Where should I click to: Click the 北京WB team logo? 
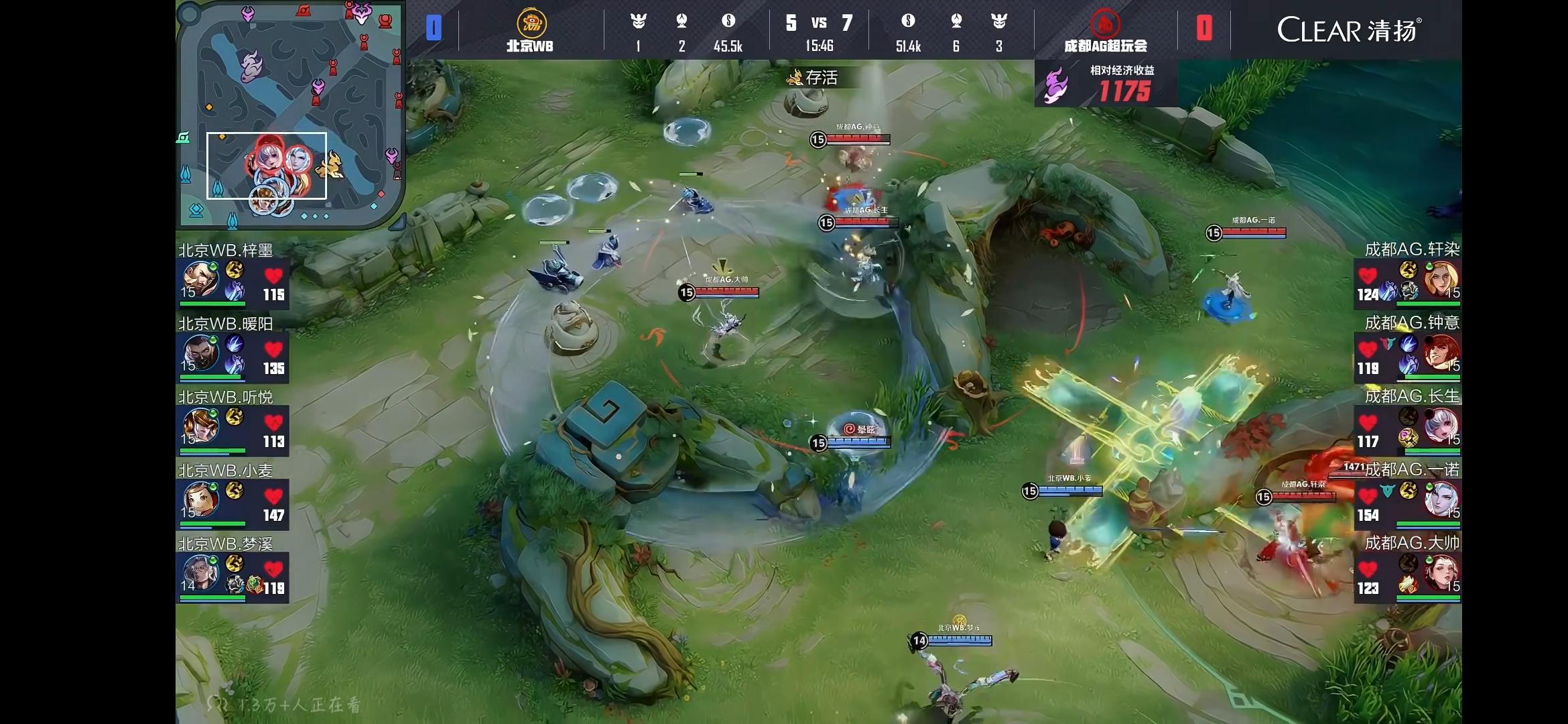pos(531,24)
